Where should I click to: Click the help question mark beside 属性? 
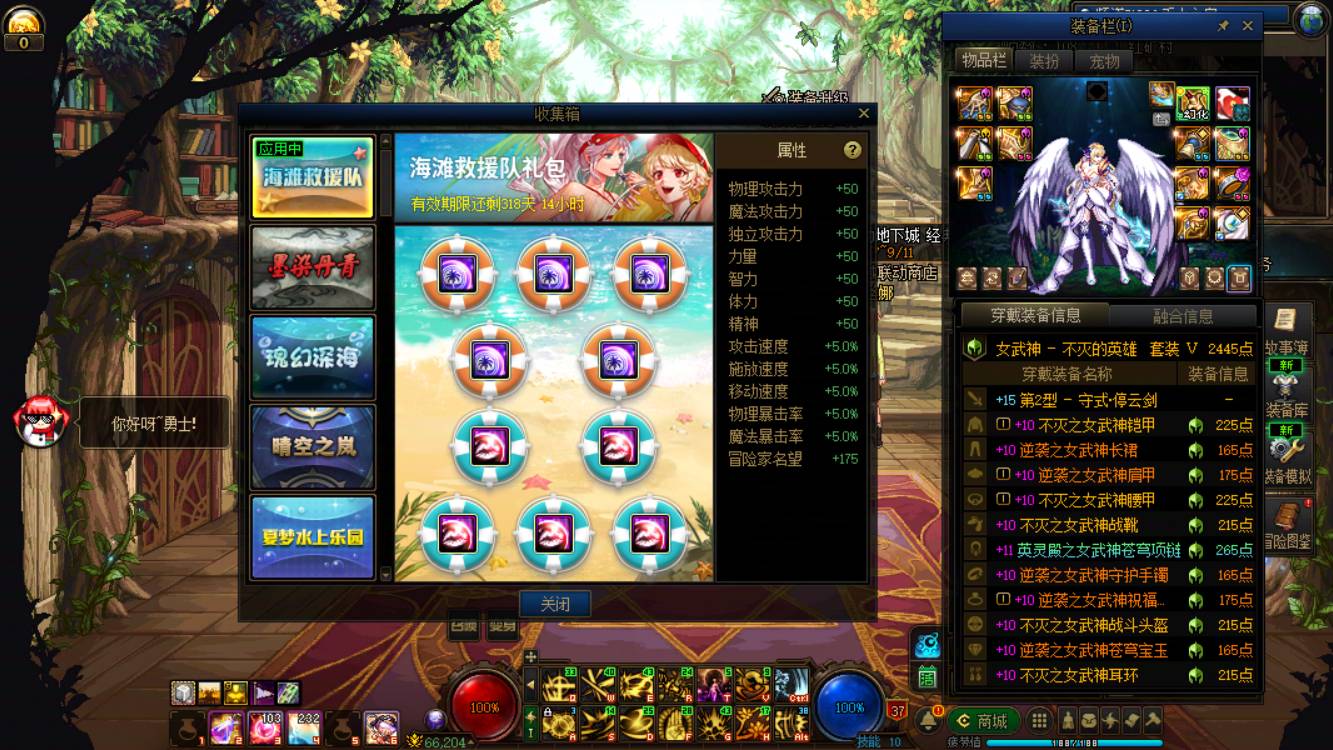pos(852,149)
